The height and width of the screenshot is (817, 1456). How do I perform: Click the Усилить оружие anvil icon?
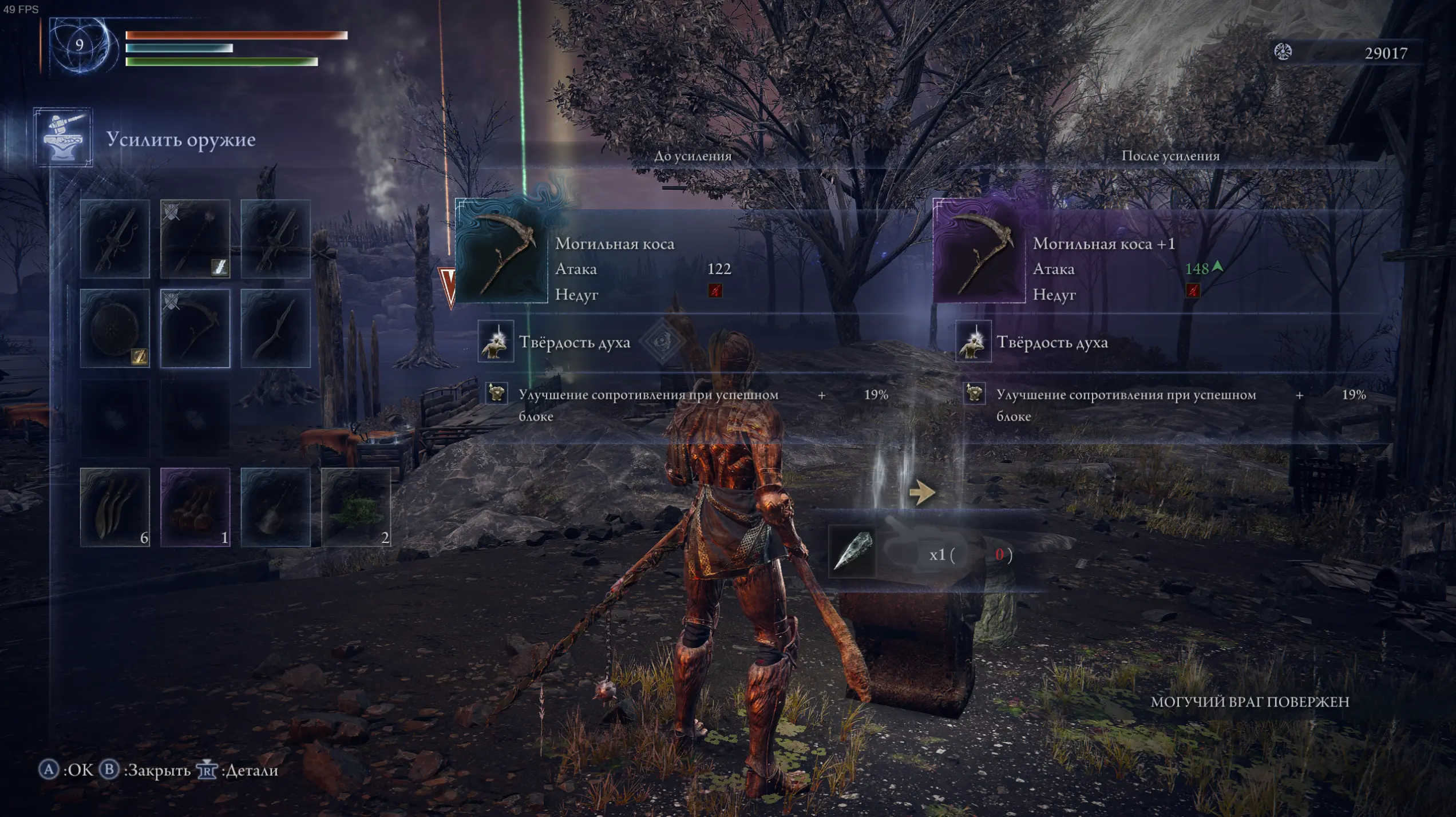click(x=63, y=137)
